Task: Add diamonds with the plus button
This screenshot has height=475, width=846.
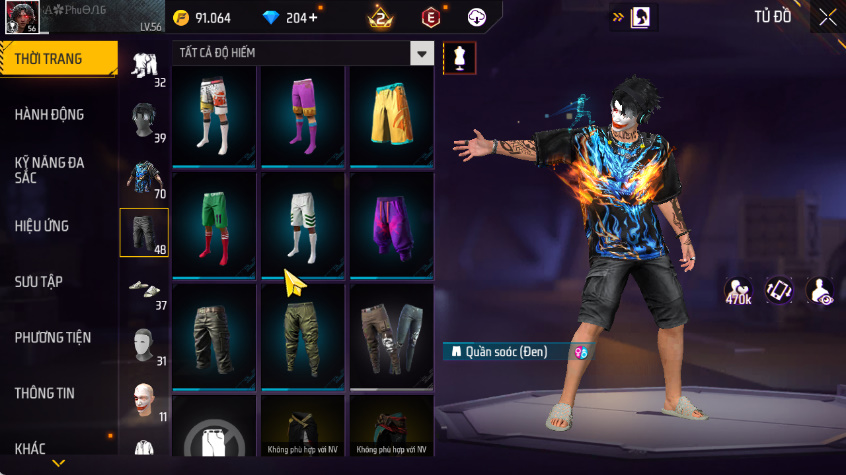Action: point(314,18)
